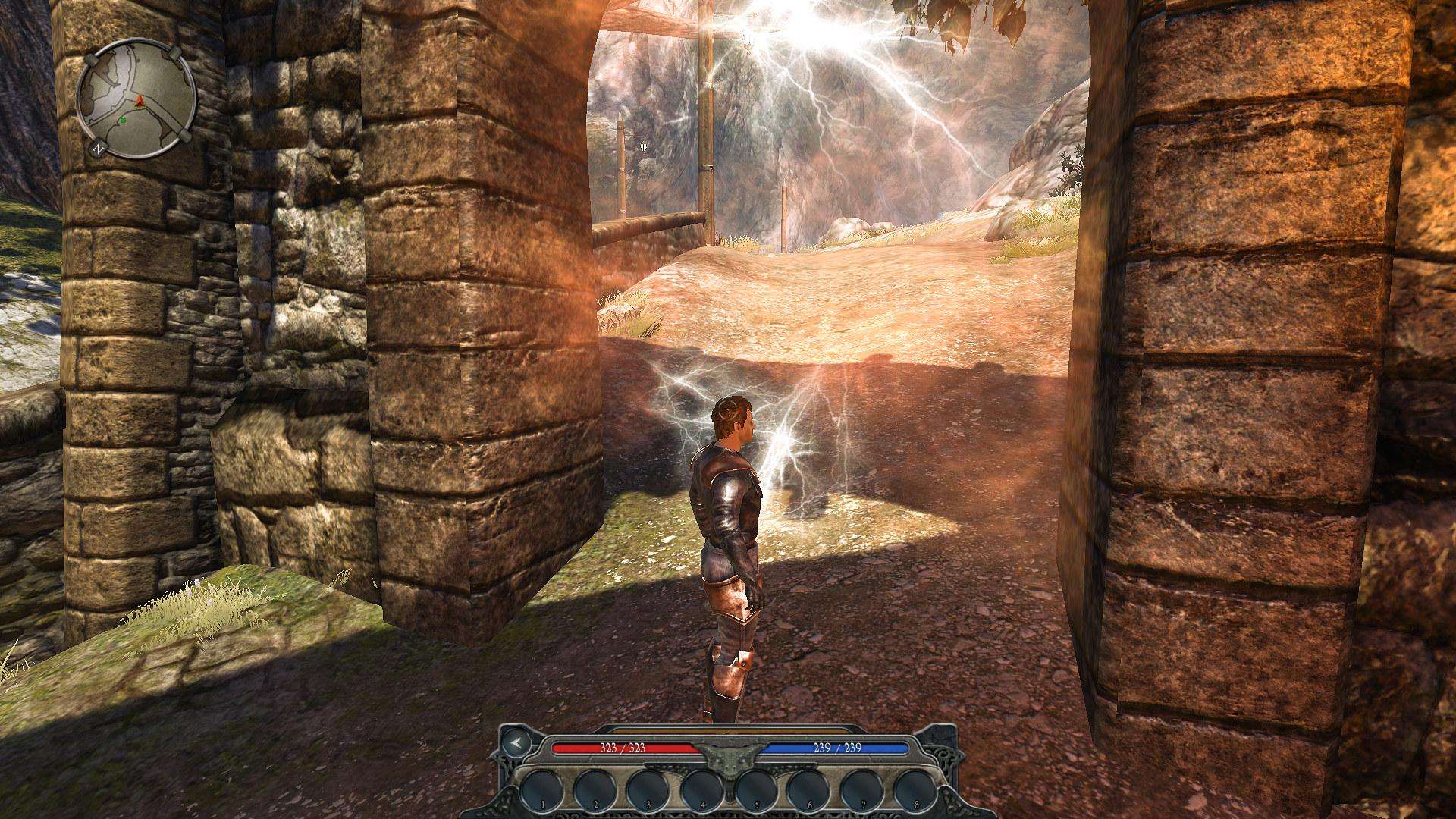This screenshot has width=1456, height=819.
Task: Choose the hotbar slot numbered 4
Action: [x=701, y=789]
